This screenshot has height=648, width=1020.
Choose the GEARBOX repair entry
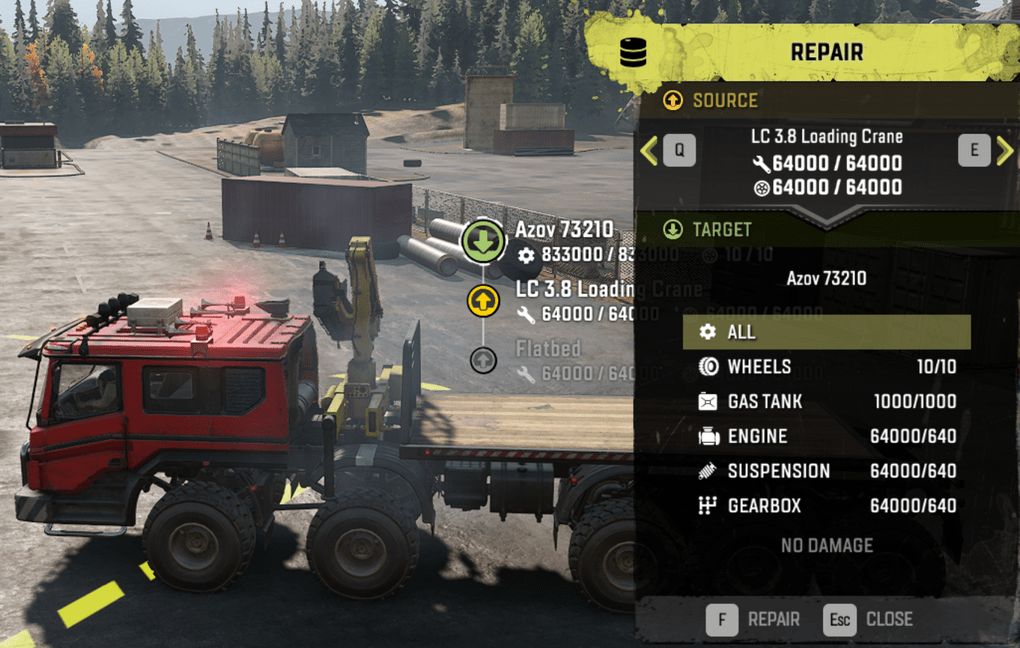click(x=826, y=506)
